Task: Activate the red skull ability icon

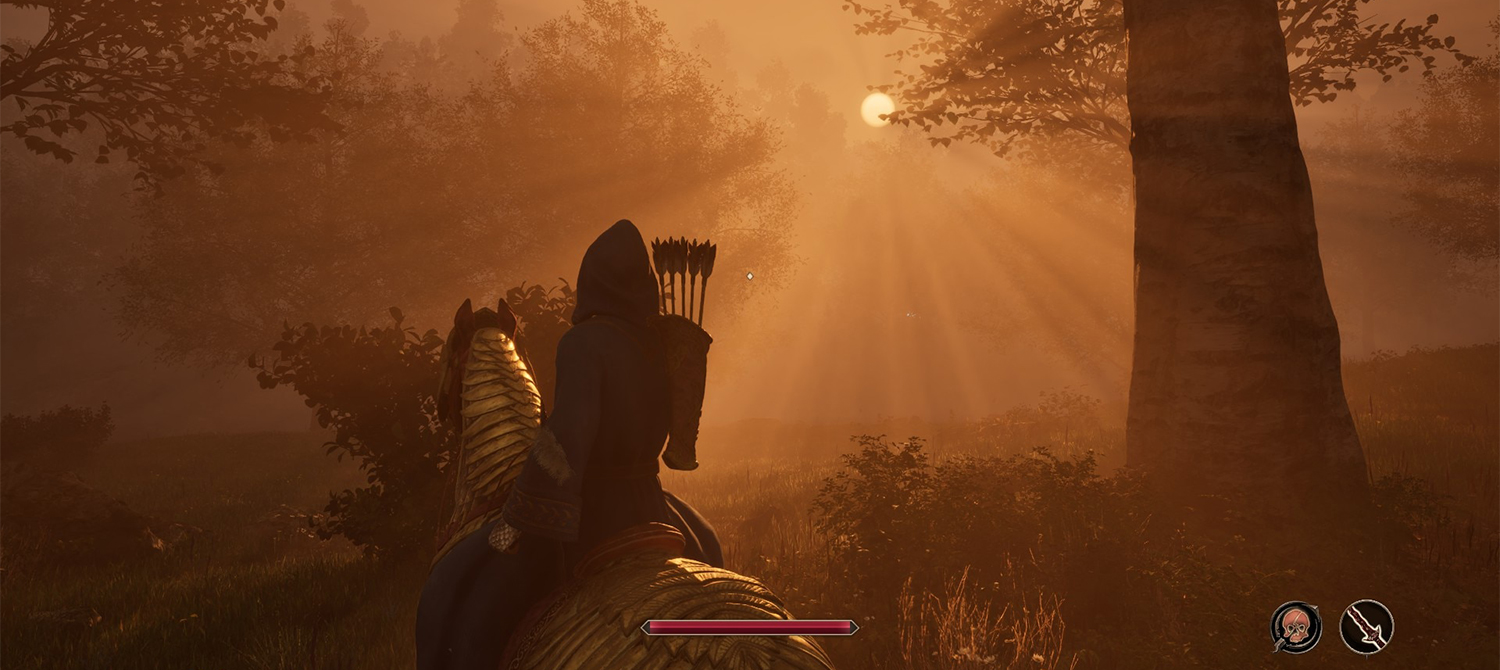Action: tap(1296, 627)
